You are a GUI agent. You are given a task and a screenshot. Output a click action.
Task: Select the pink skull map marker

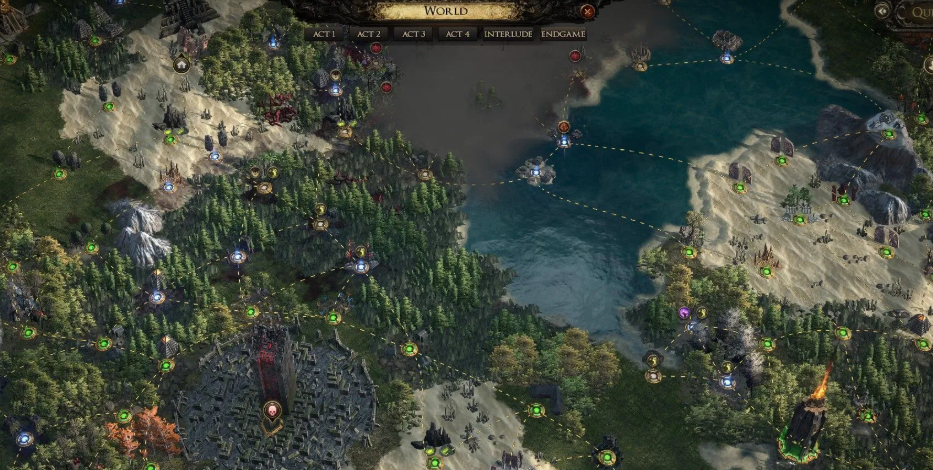(270, 410)
